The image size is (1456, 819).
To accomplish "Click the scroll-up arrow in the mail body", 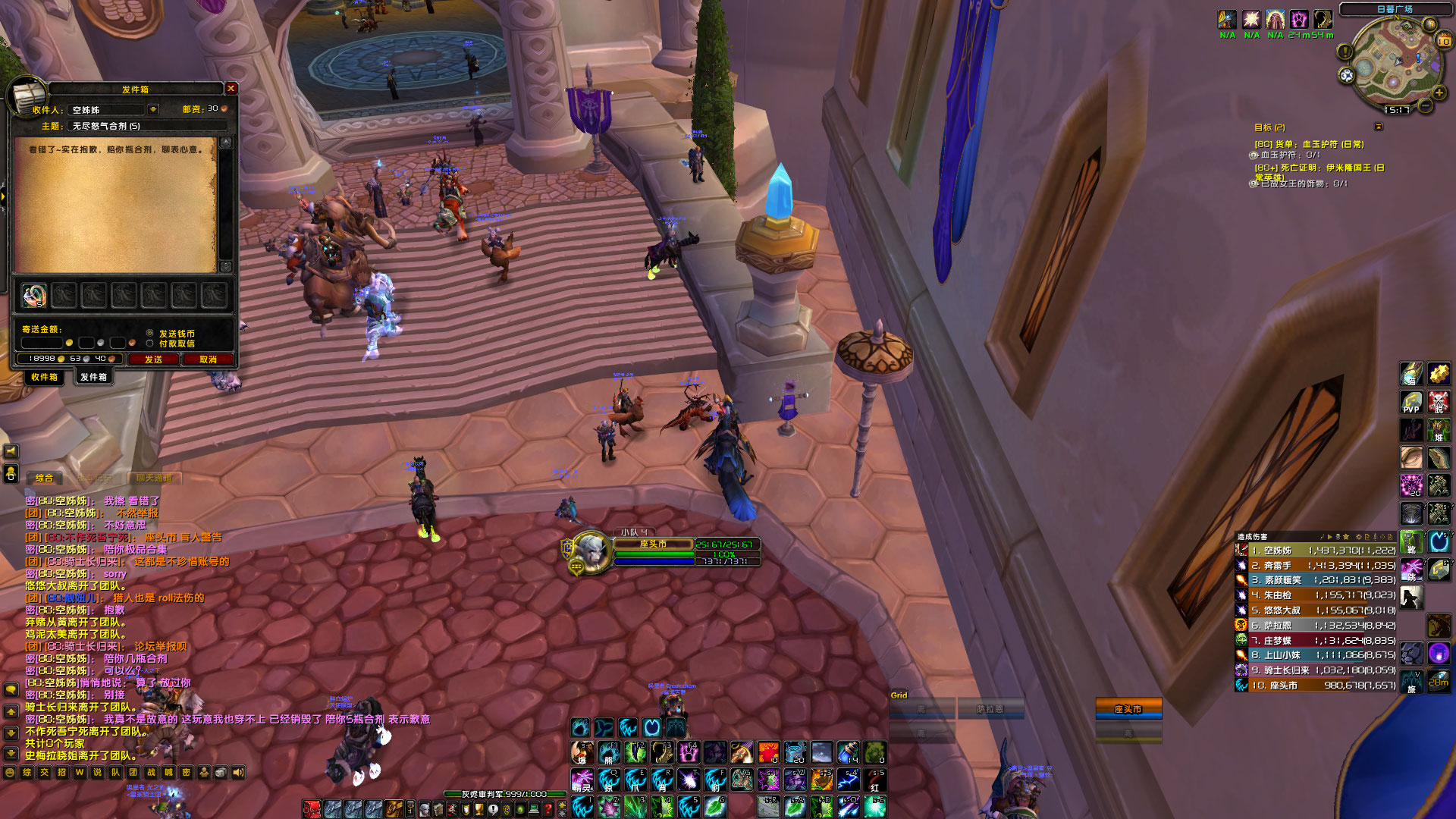I will coord(227,142).
